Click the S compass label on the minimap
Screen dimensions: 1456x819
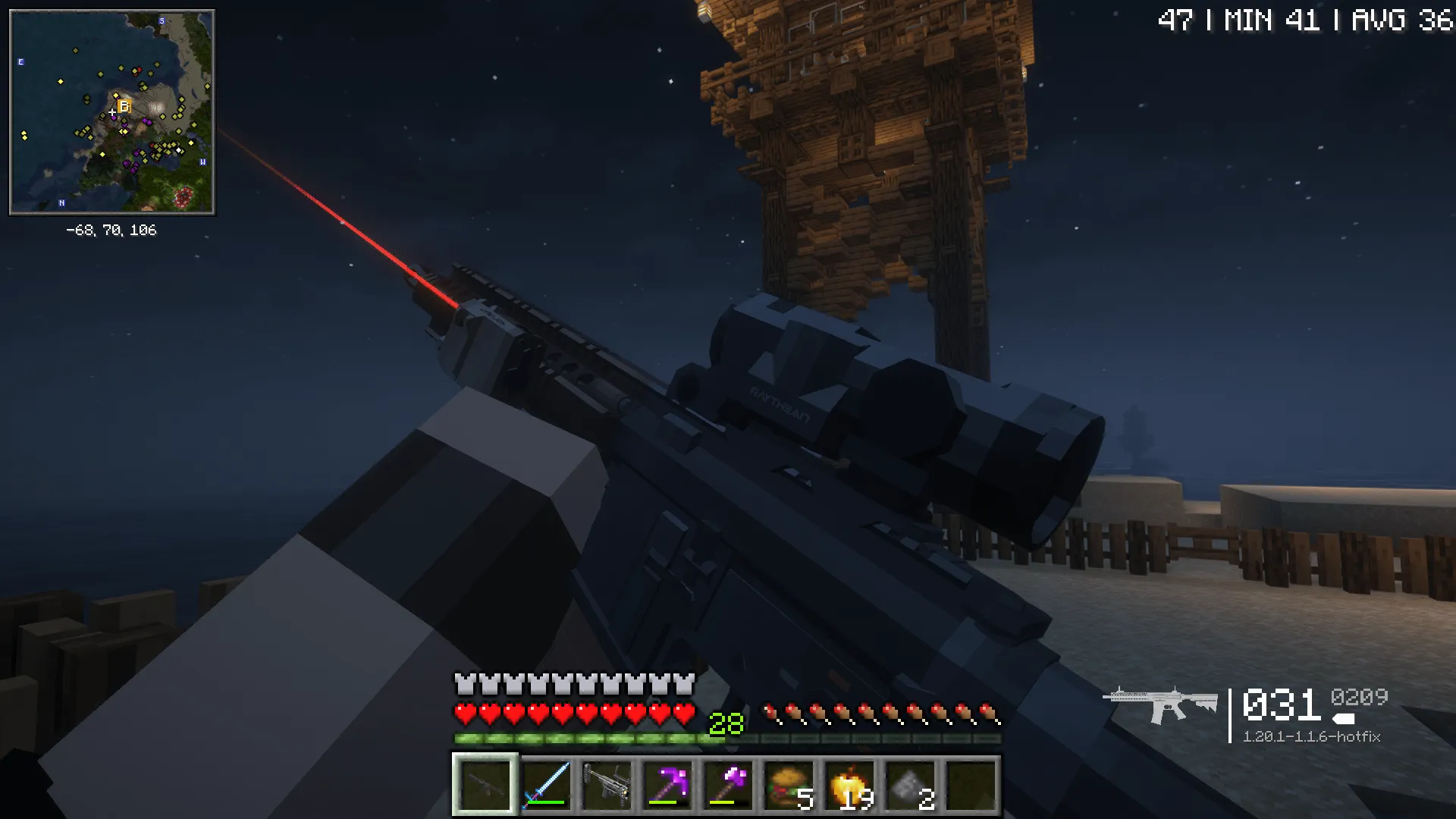(162, 21)
